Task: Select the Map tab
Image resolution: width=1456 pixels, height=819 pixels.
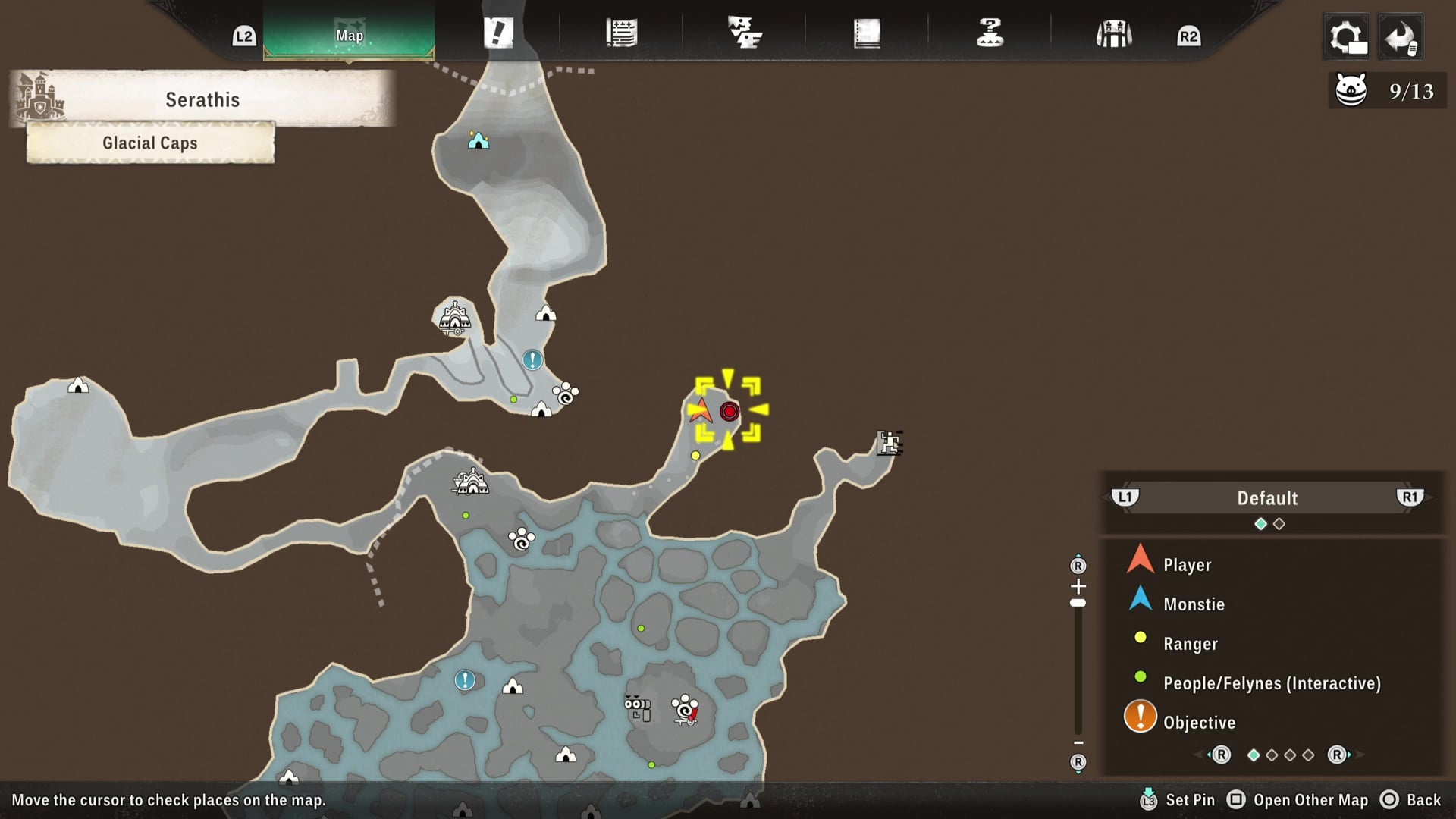Action: 349,35
